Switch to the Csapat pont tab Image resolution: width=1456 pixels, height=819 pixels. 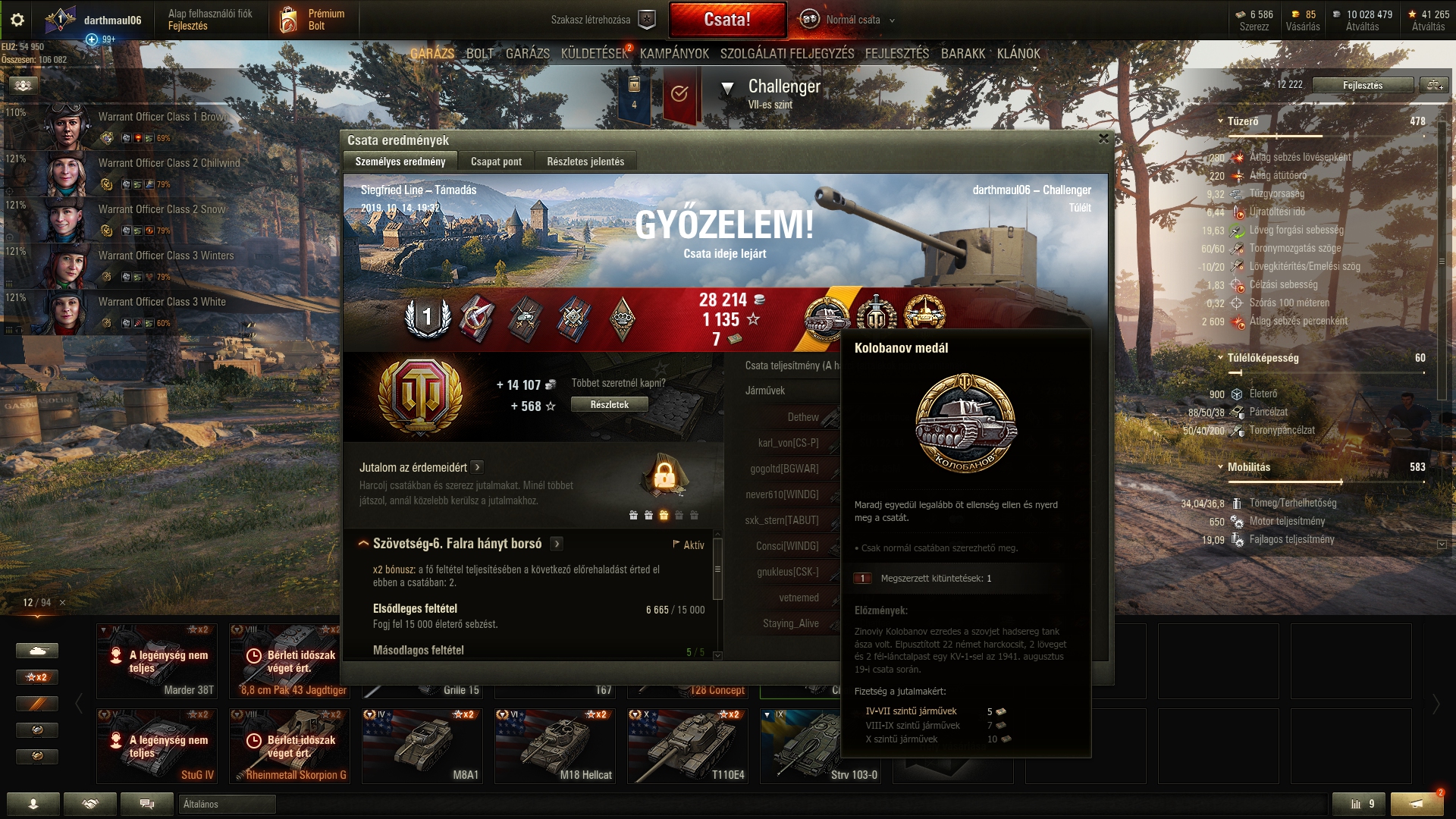click(496, 162)
